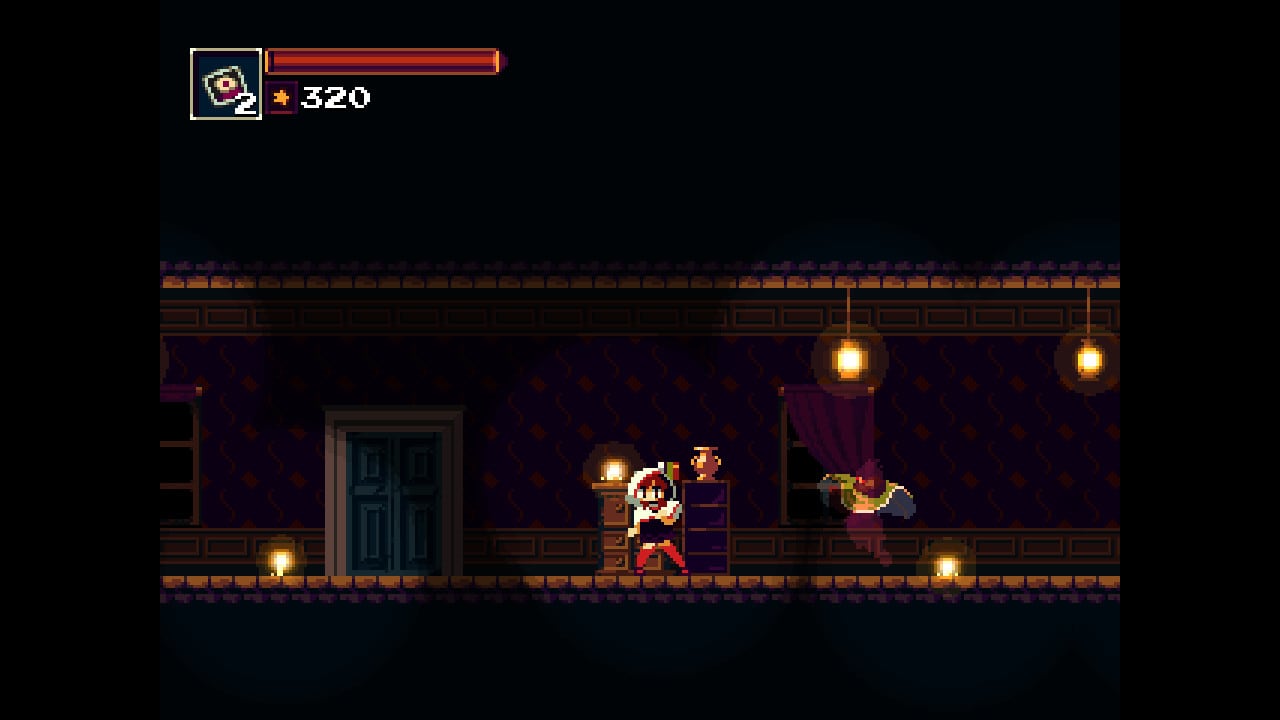
Task: Open the top drawer of the dresser
Action: click(616, 510)
